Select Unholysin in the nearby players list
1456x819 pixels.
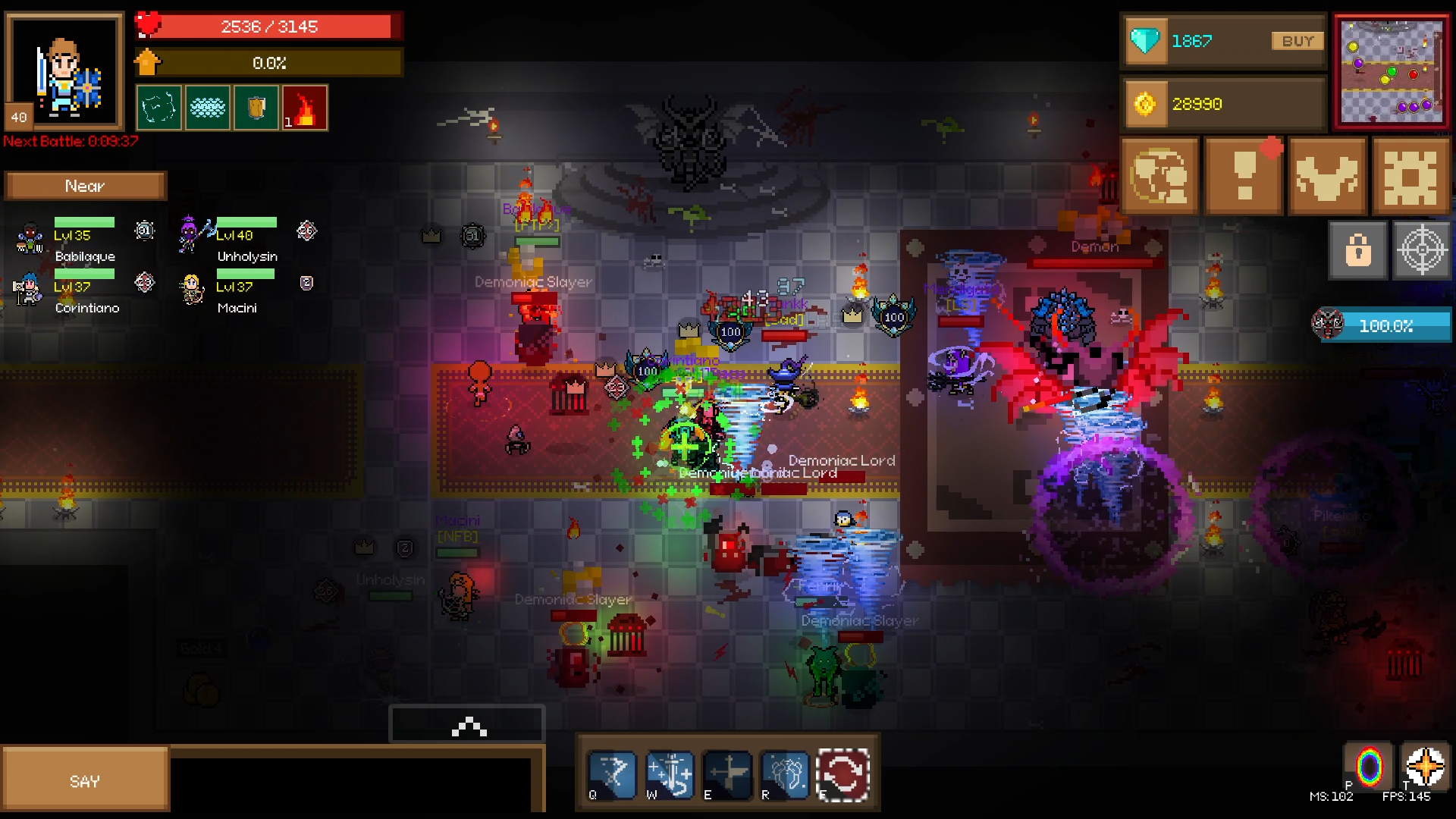click(246, 256)
